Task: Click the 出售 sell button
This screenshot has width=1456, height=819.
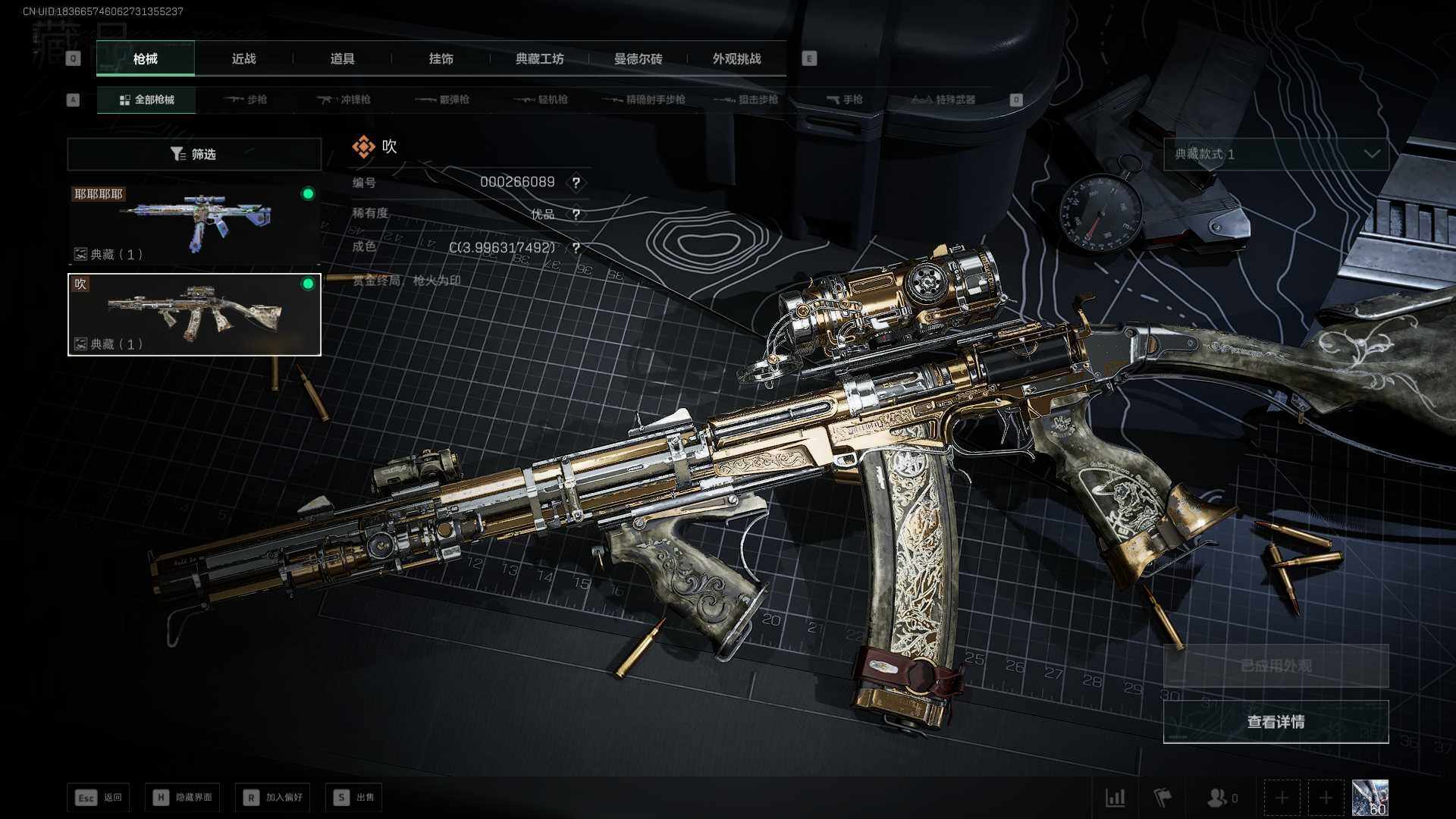Action: pyautogui.click(x=354, y=798)
